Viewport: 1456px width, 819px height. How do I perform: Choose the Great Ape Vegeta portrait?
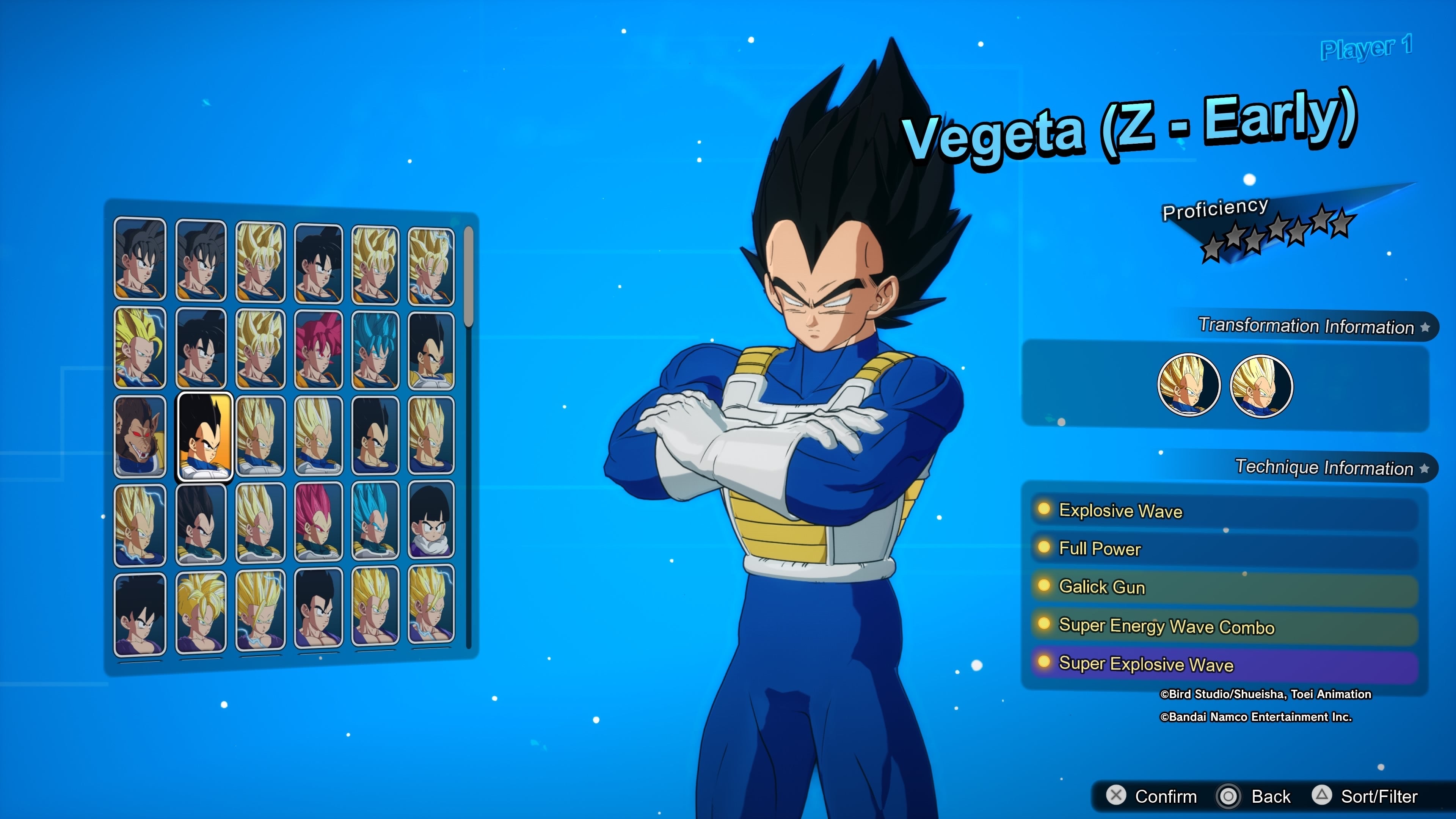[140, 436]
